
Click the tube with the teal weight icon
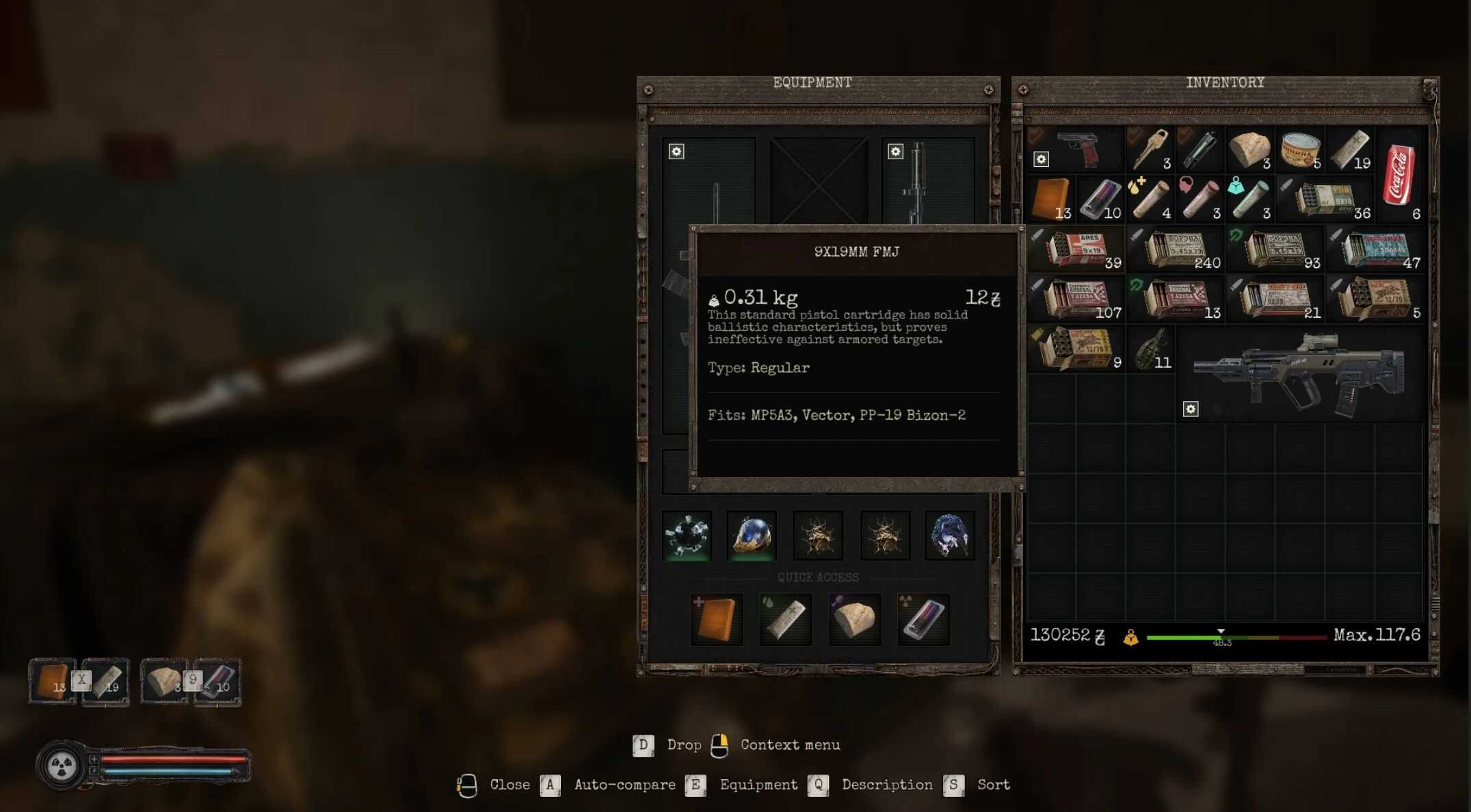[x=1250, y=199]
